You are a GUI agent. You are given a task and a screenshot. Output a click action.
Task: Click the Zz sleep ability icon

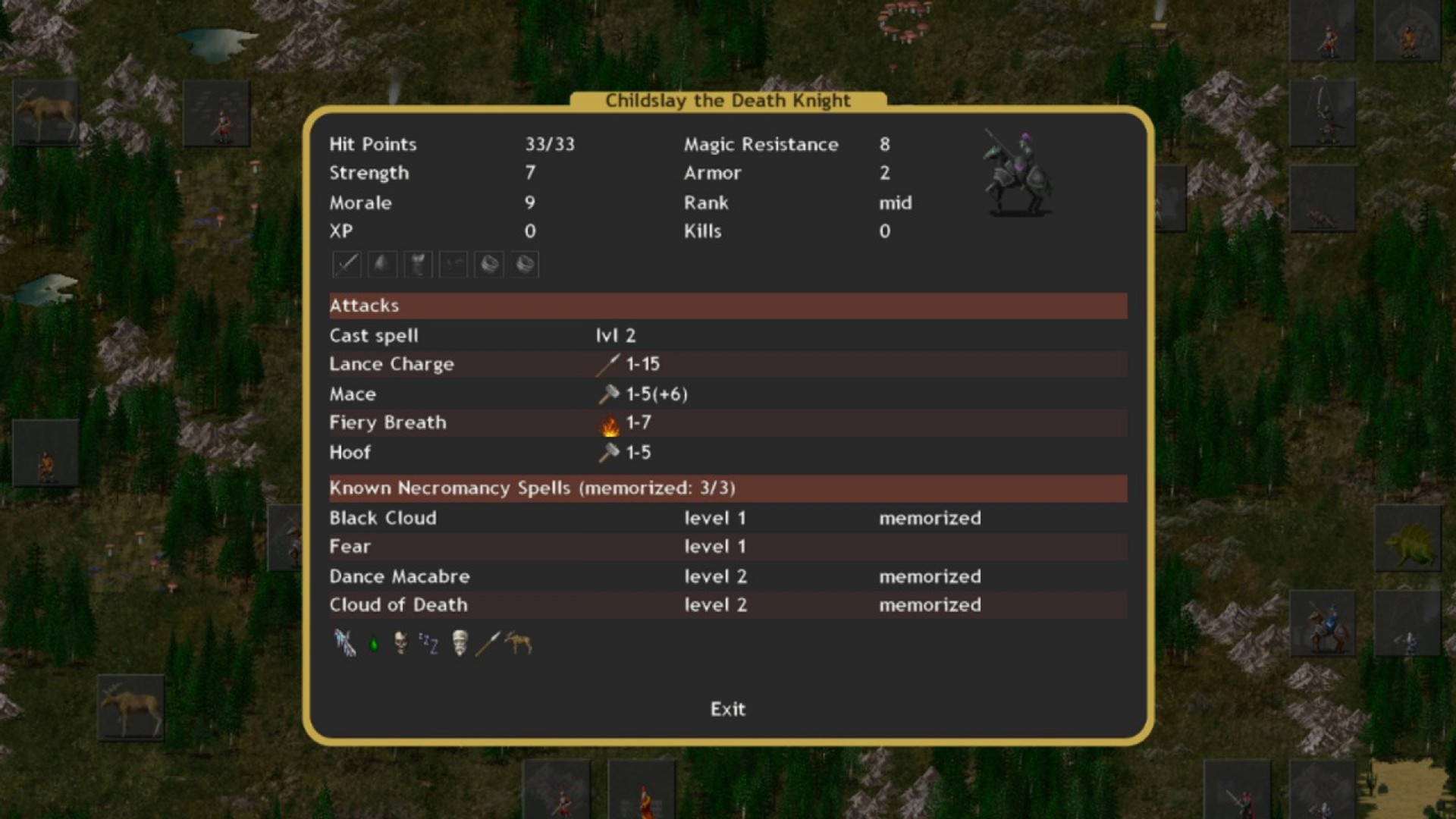pyautogui.click(x=429, y=643)
